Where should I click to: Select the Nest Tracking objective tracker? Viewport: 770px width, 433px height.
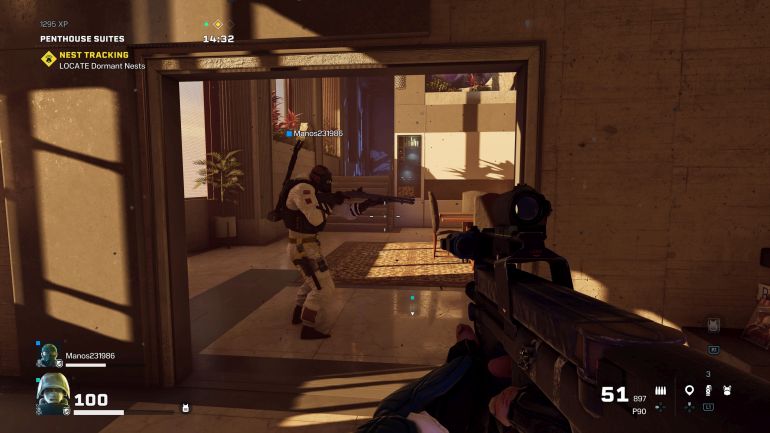tap(92, 60)
